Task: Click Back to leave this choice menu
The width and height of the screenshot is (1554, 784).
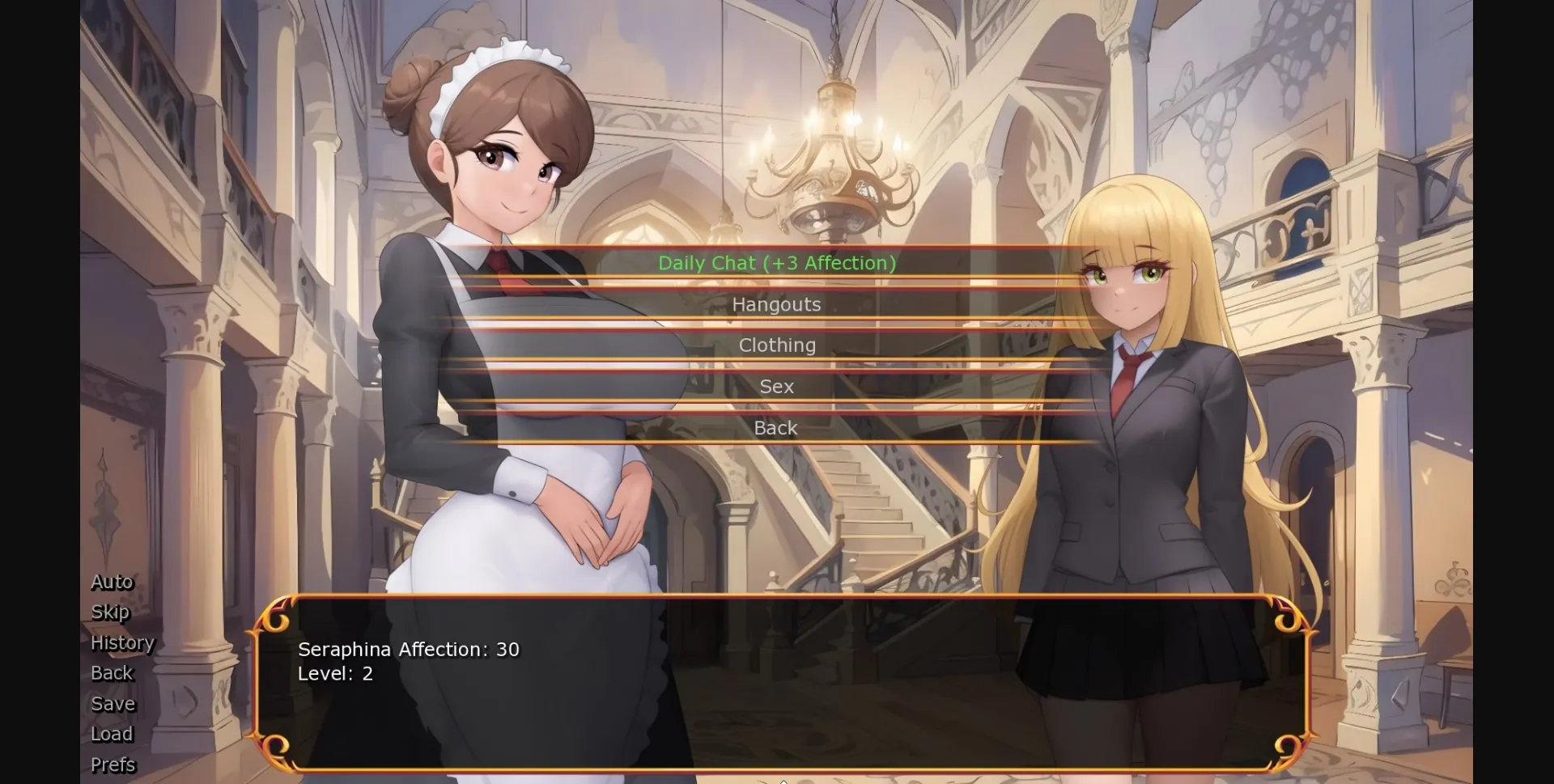Action: tap(775, 428)
